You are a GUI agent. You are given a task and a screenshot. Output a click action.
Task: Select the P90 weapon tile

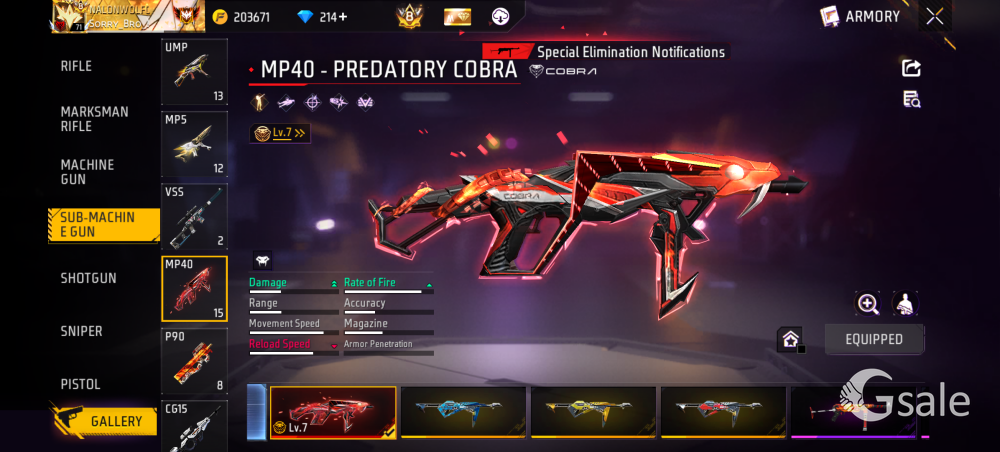[194, 360]
